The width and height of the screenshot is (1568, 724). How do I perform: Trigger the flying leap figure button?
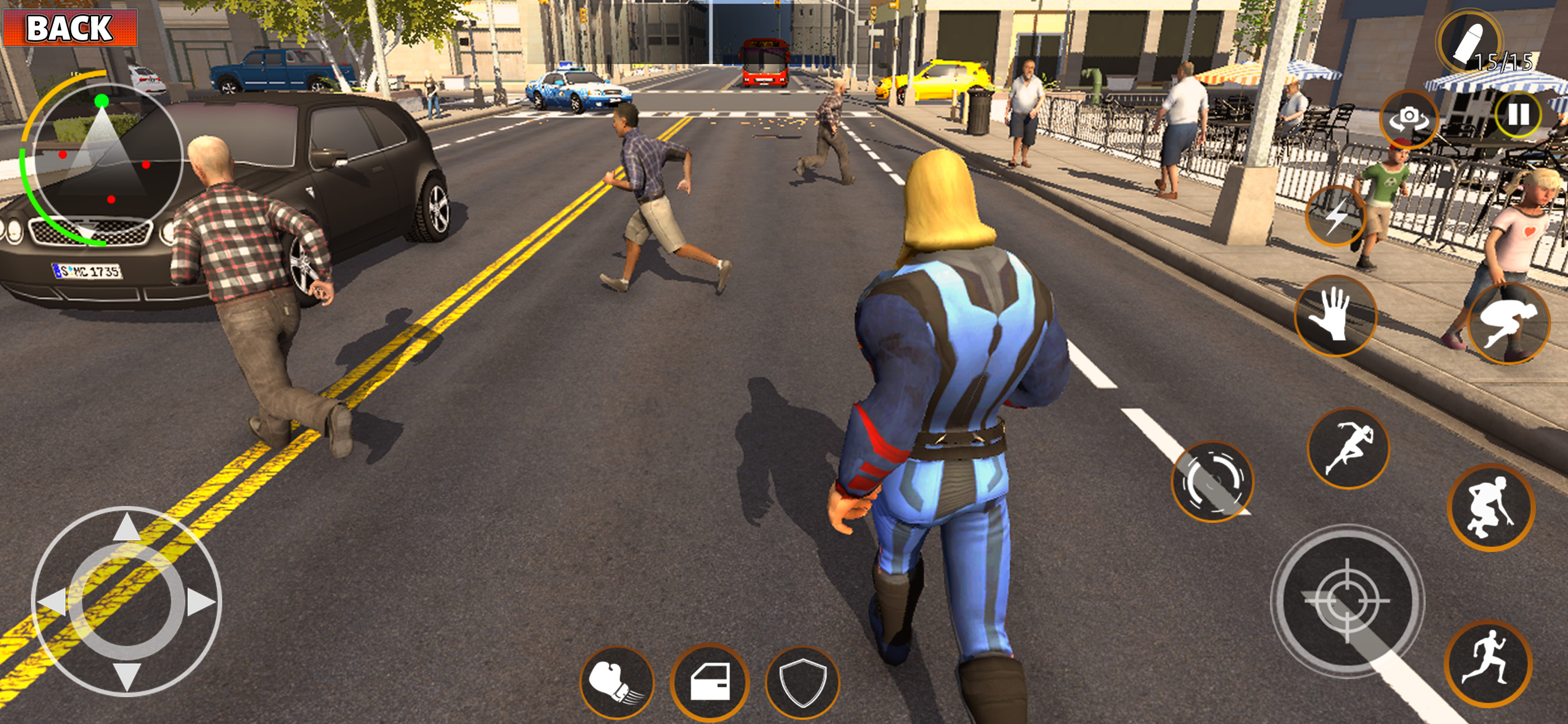coord(1508,324)
